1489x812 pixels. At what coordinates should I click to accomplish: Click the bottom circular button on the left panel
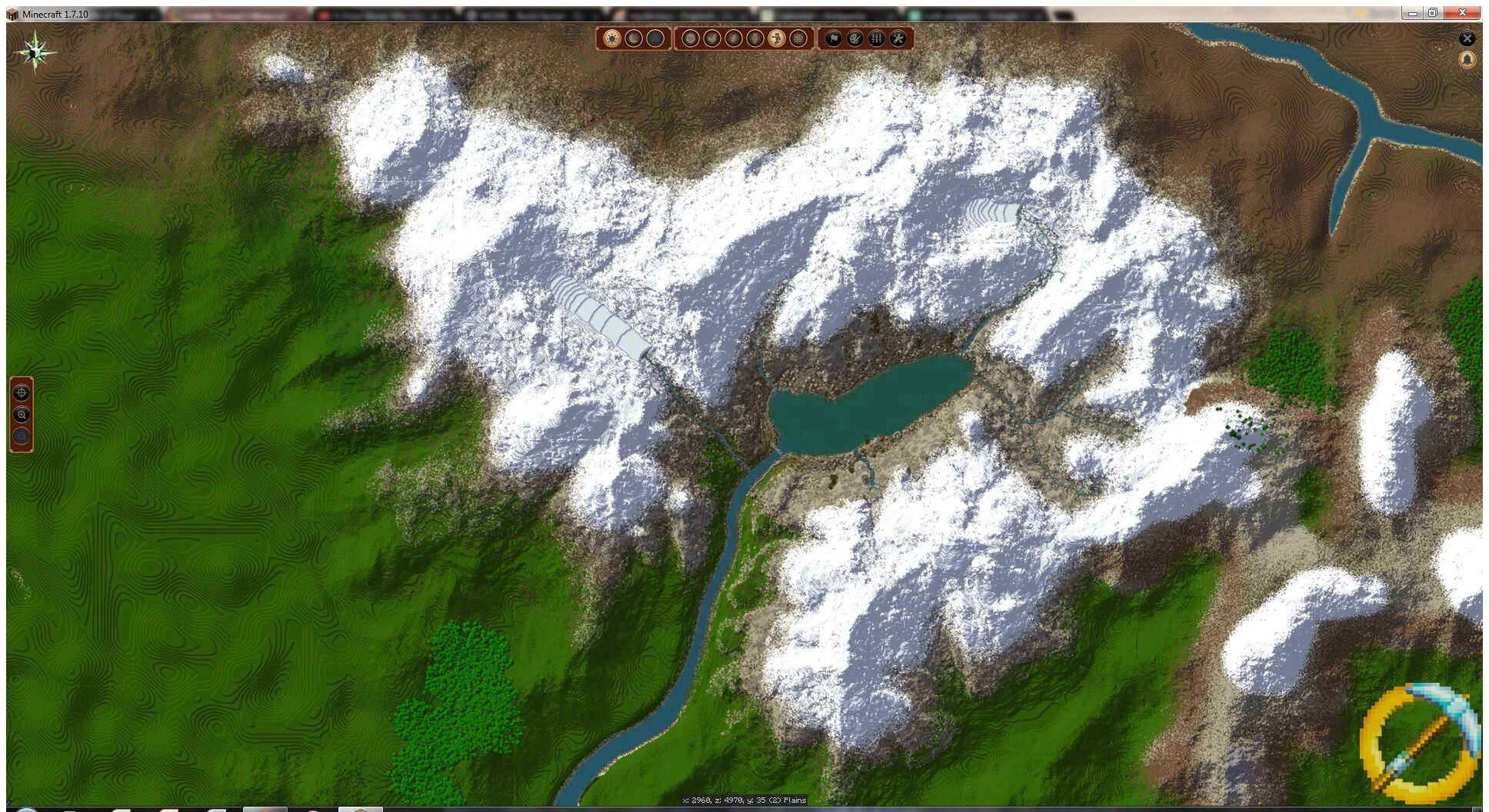click(x=21, y=436)
